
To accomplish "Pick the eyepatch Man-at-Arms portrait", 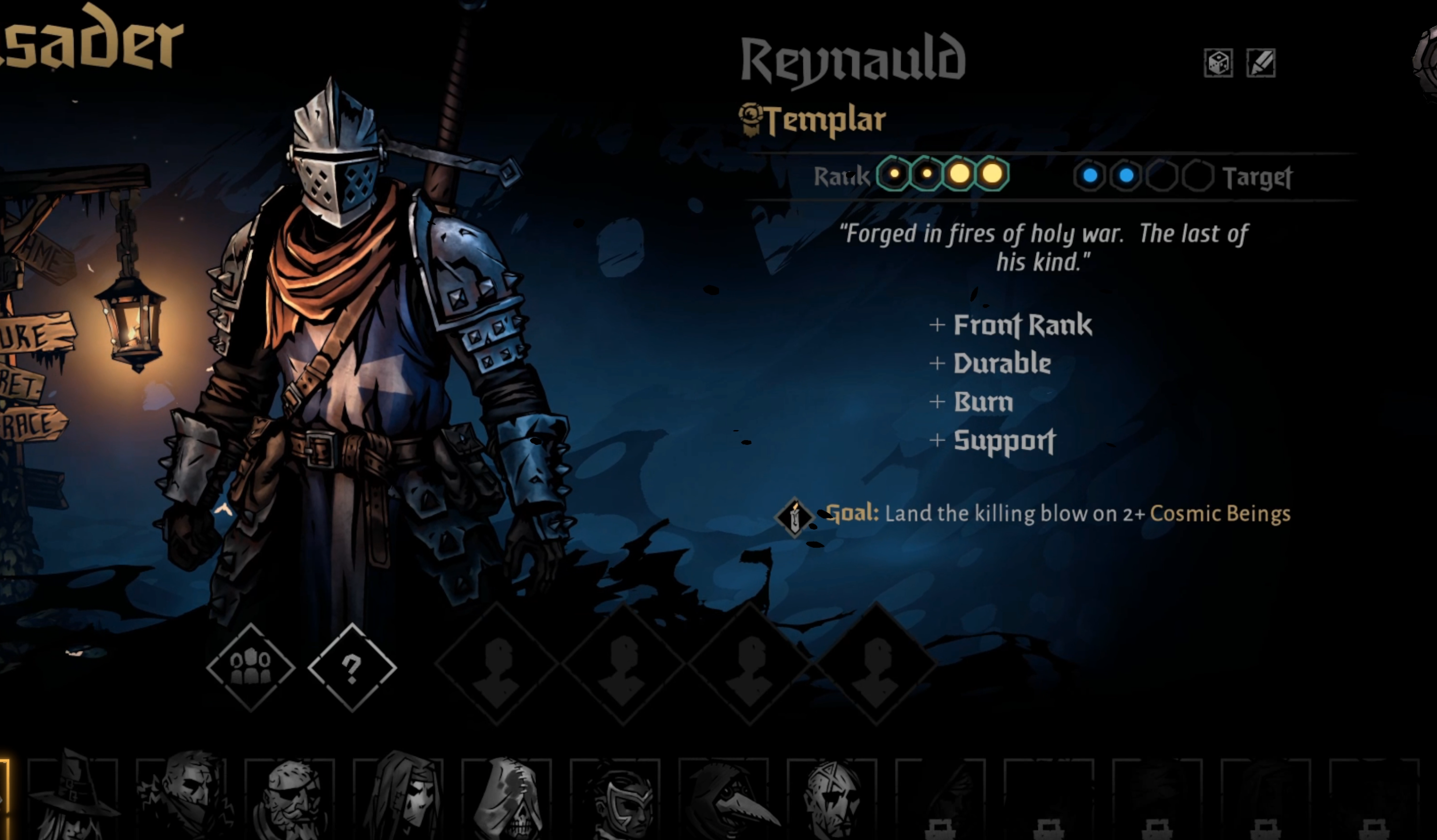I will coord(290,798).
